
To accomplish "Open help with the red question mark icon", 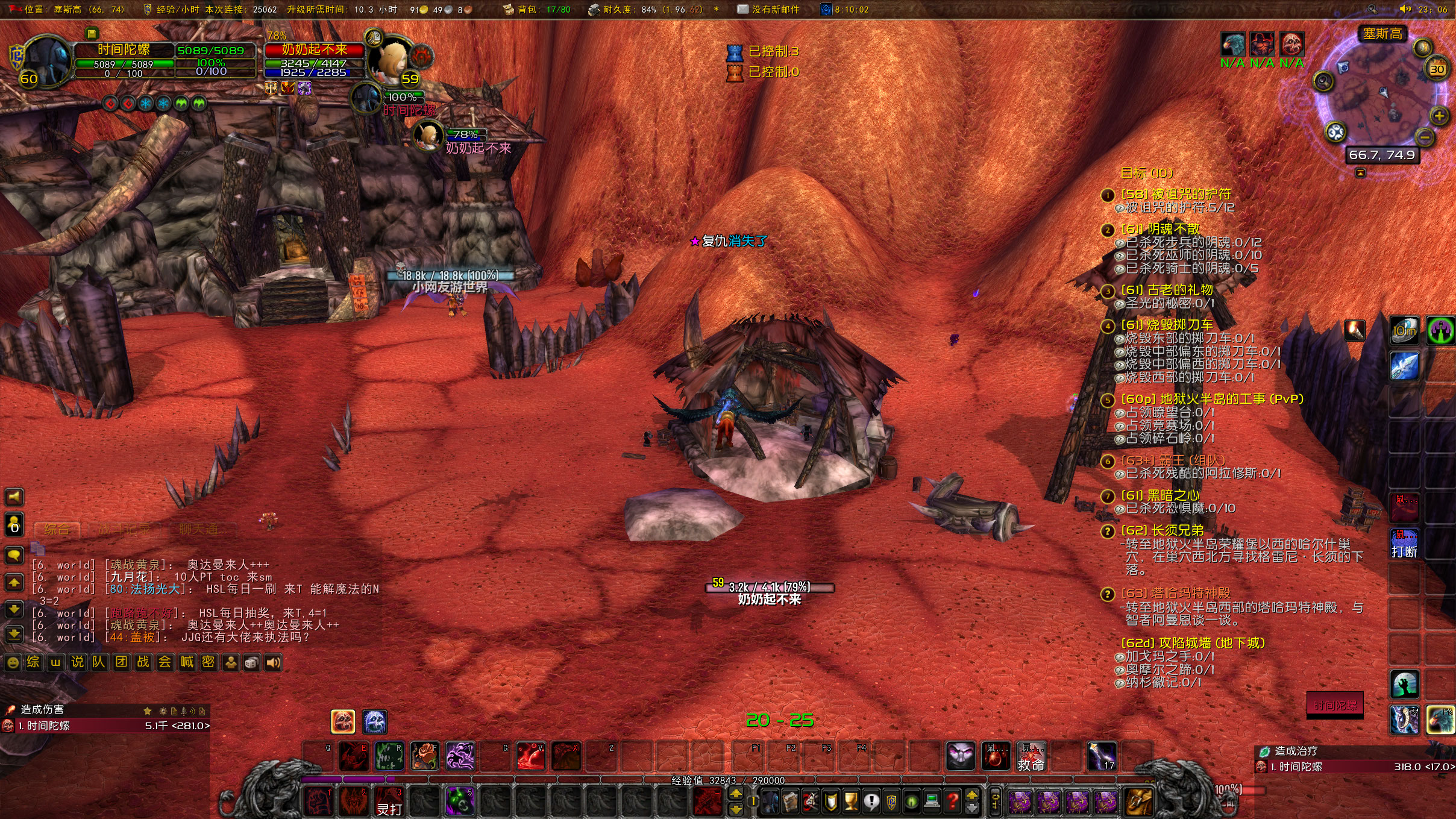I will (952, 802).
